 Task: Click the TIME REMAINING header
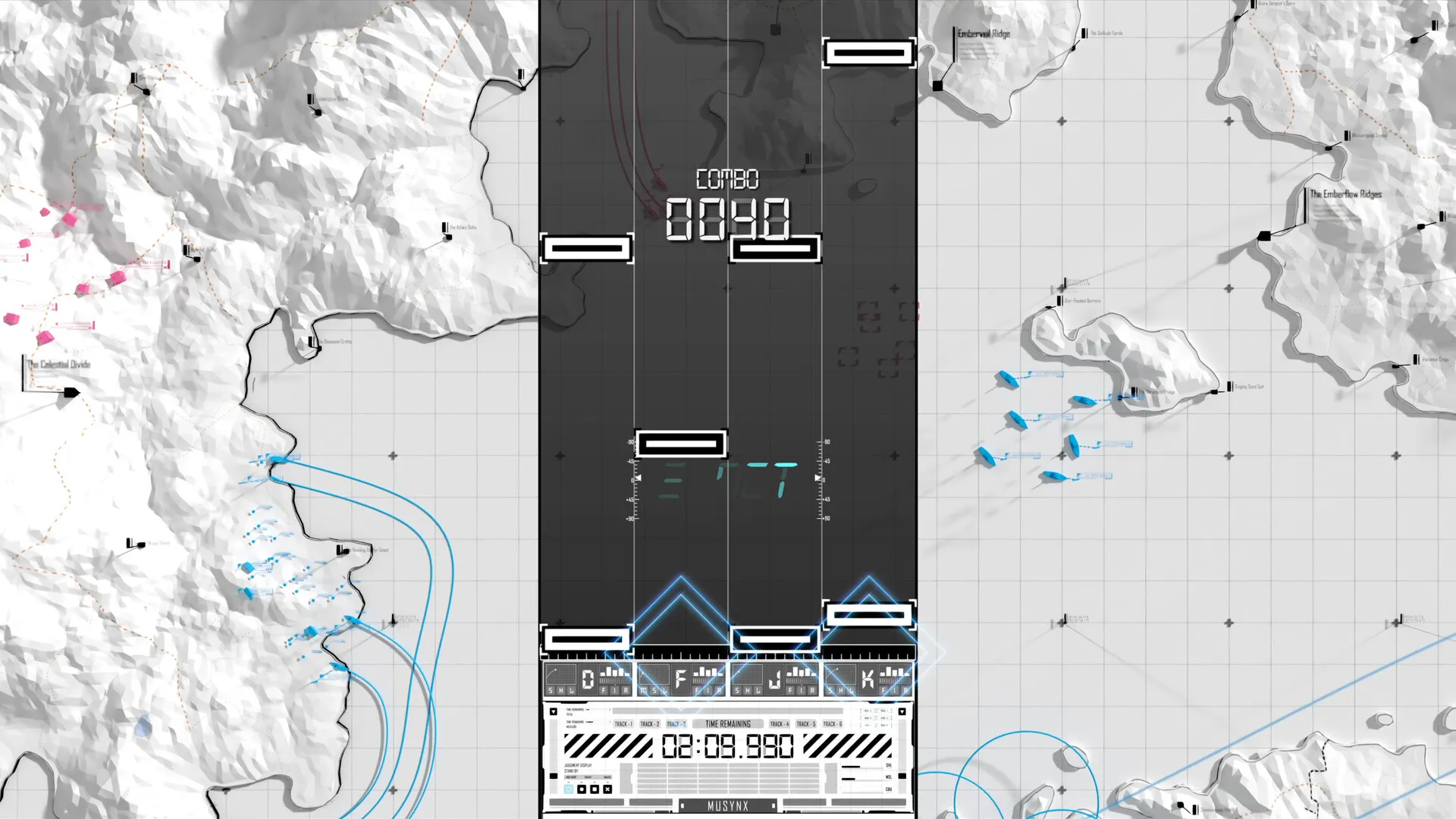pyautogui.click(x=728, y=723)
